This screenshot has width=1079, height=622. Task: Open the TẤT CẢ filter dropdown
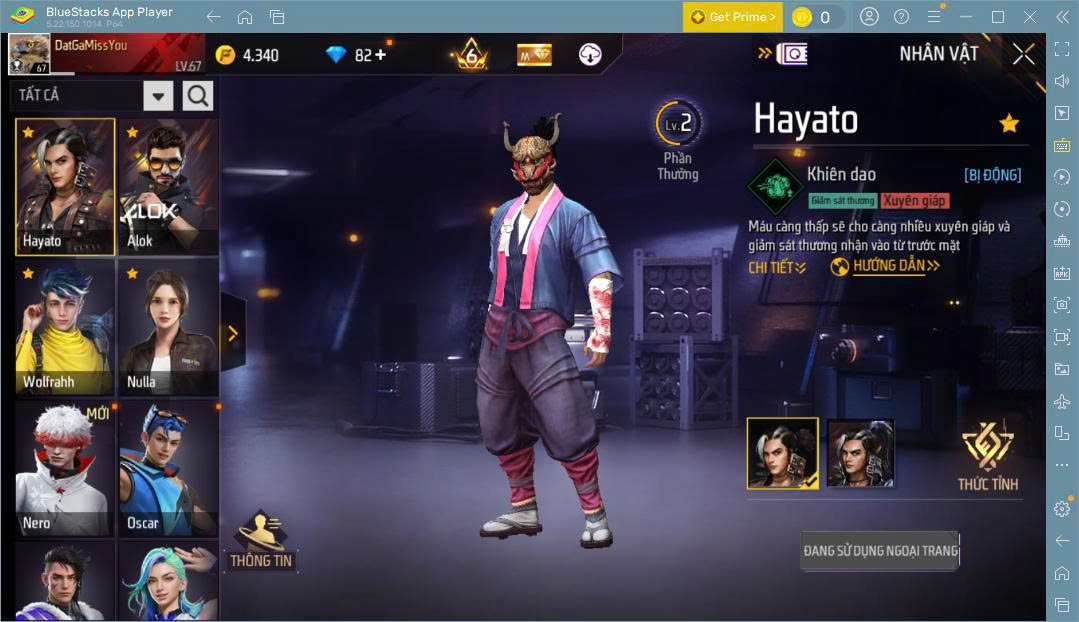(x=158, y=96)
